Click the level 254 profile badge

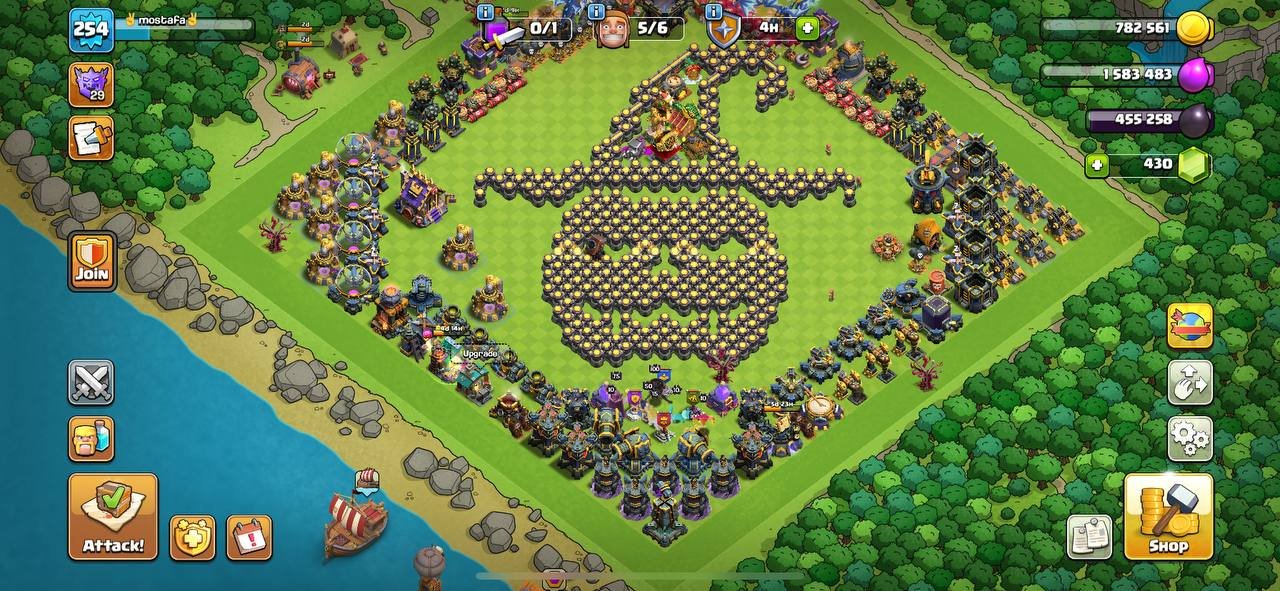(x=91, y=29)
